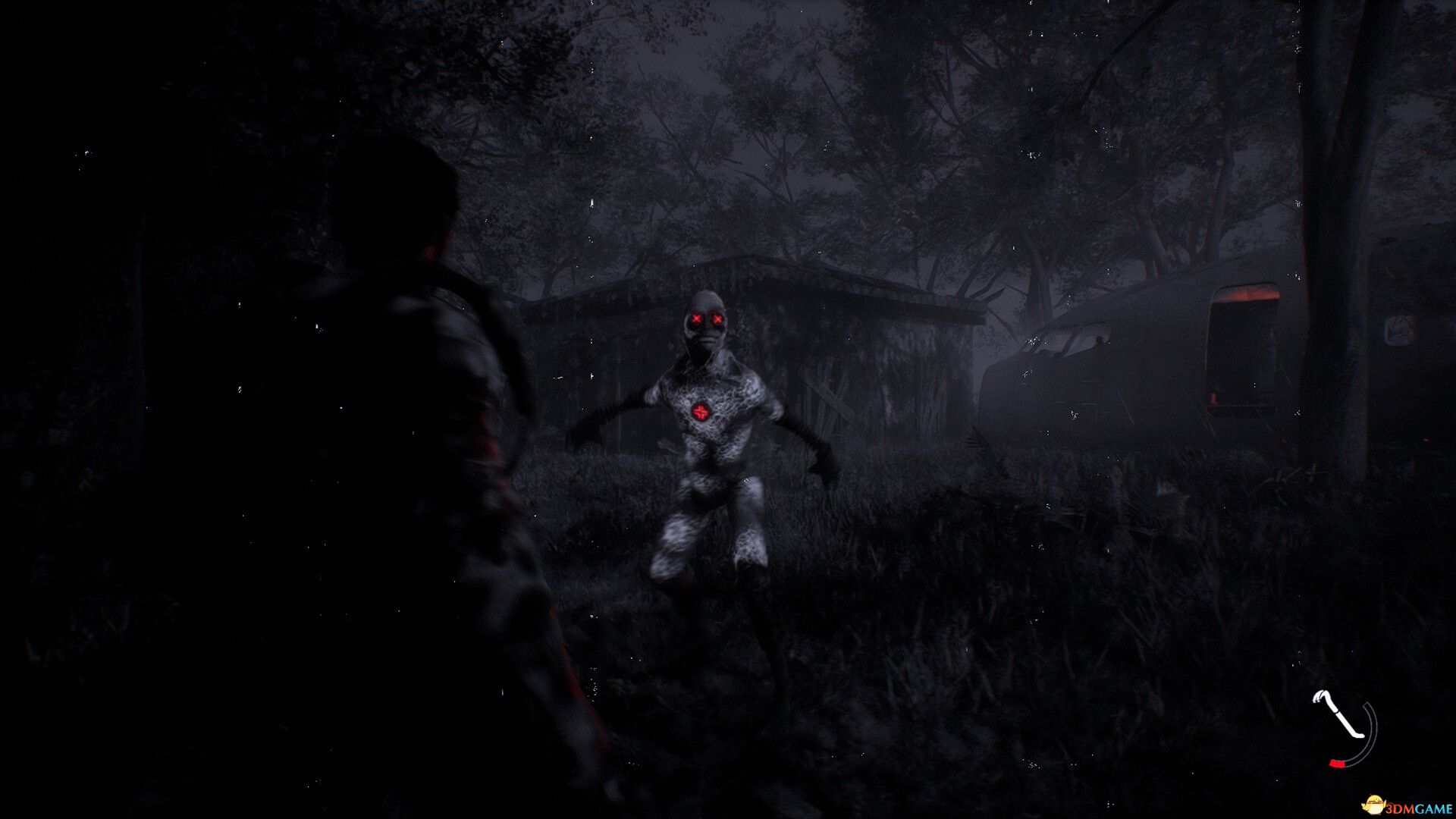1456x819 pixels.
Task: Click the red segment of the circular gauge
Action: point(1337,764)
